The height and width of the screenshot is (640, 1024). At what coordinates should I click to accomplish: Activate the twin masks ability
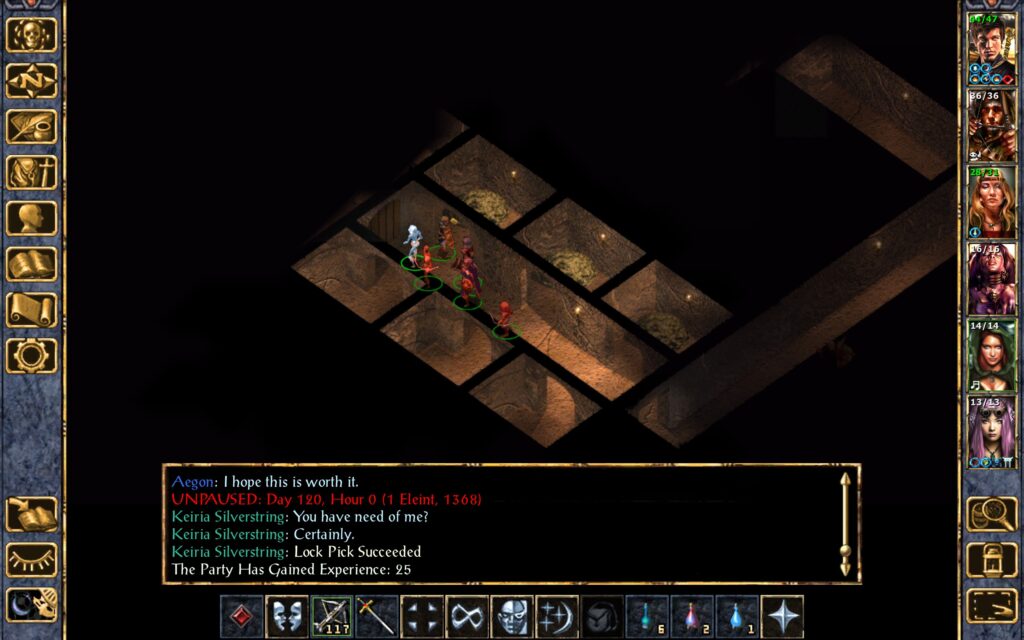tap(287, 617)
